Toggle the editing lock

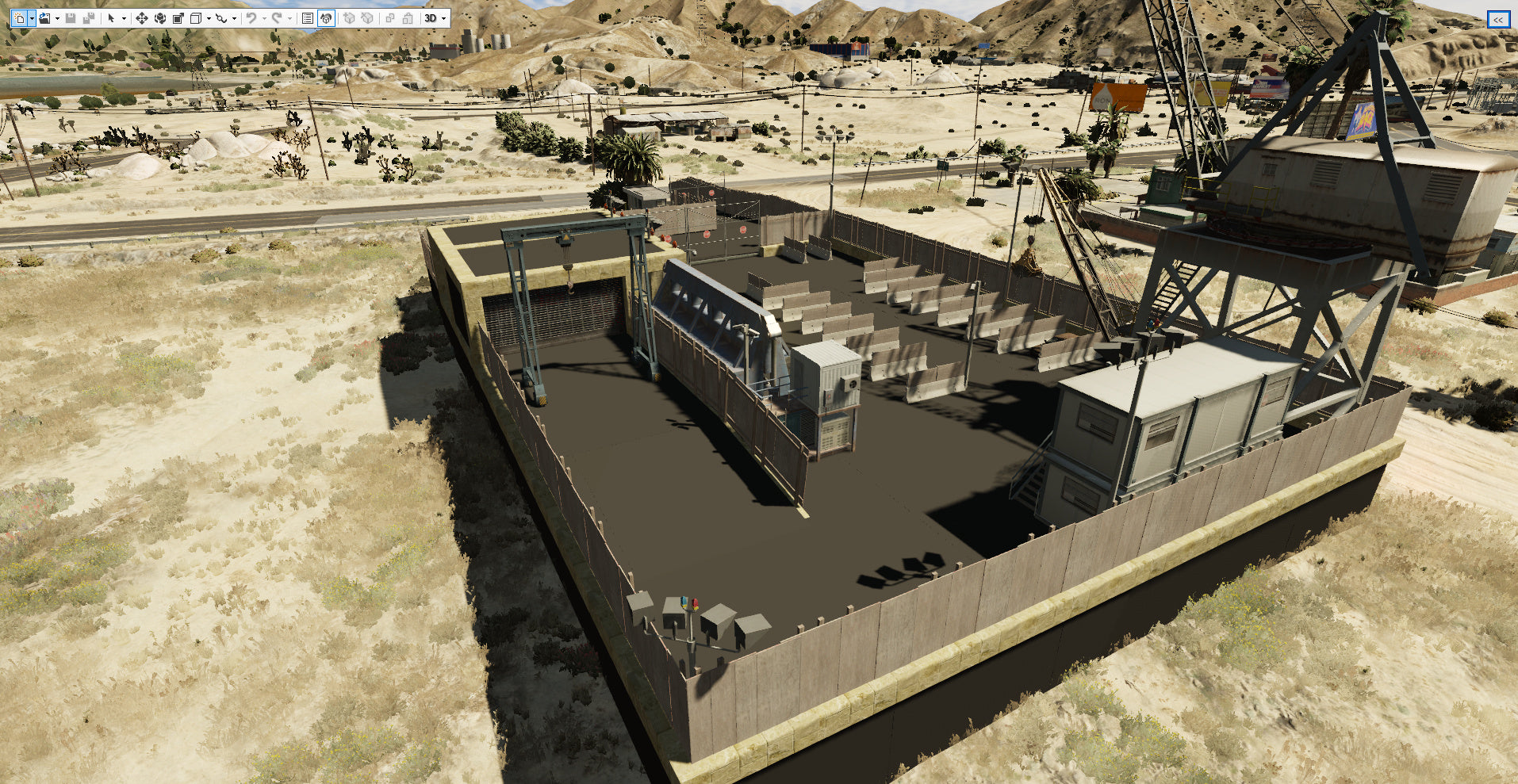[408, 17]
